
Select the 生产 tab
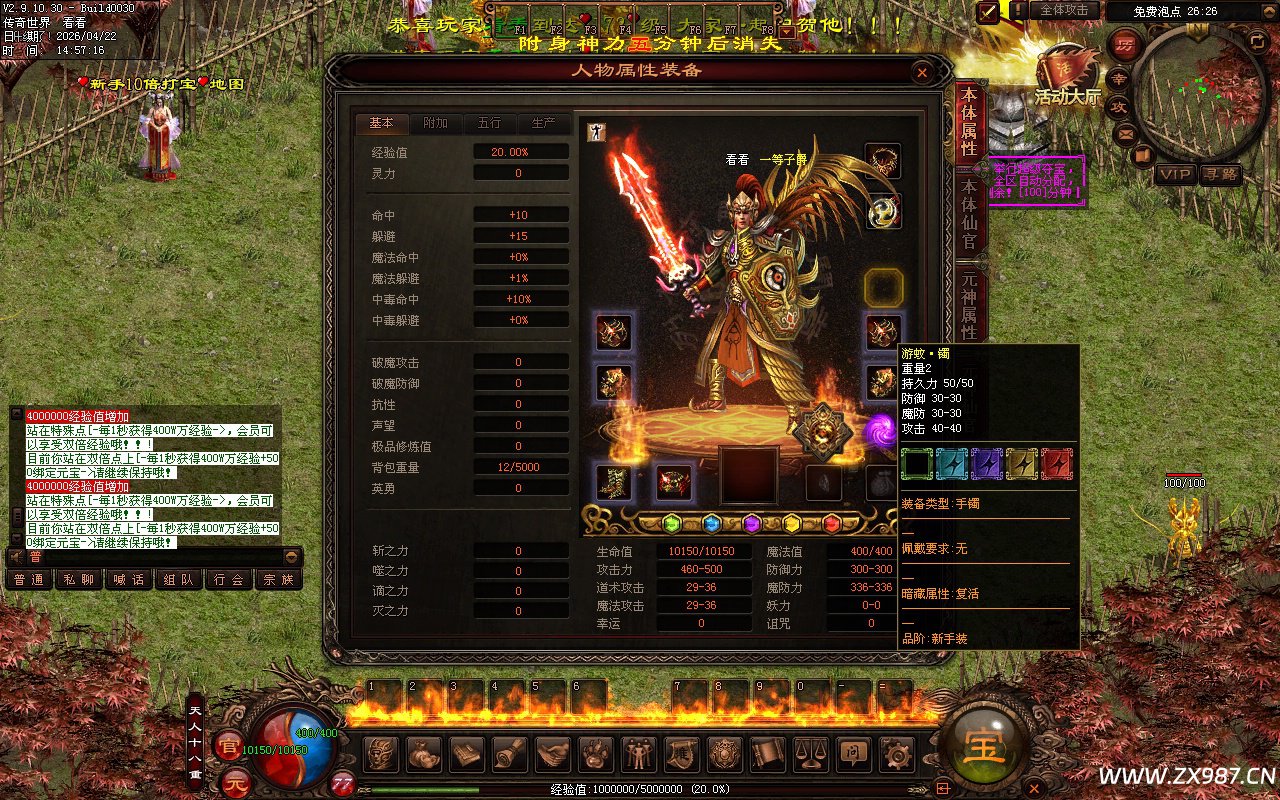click(x=543, y=123)
